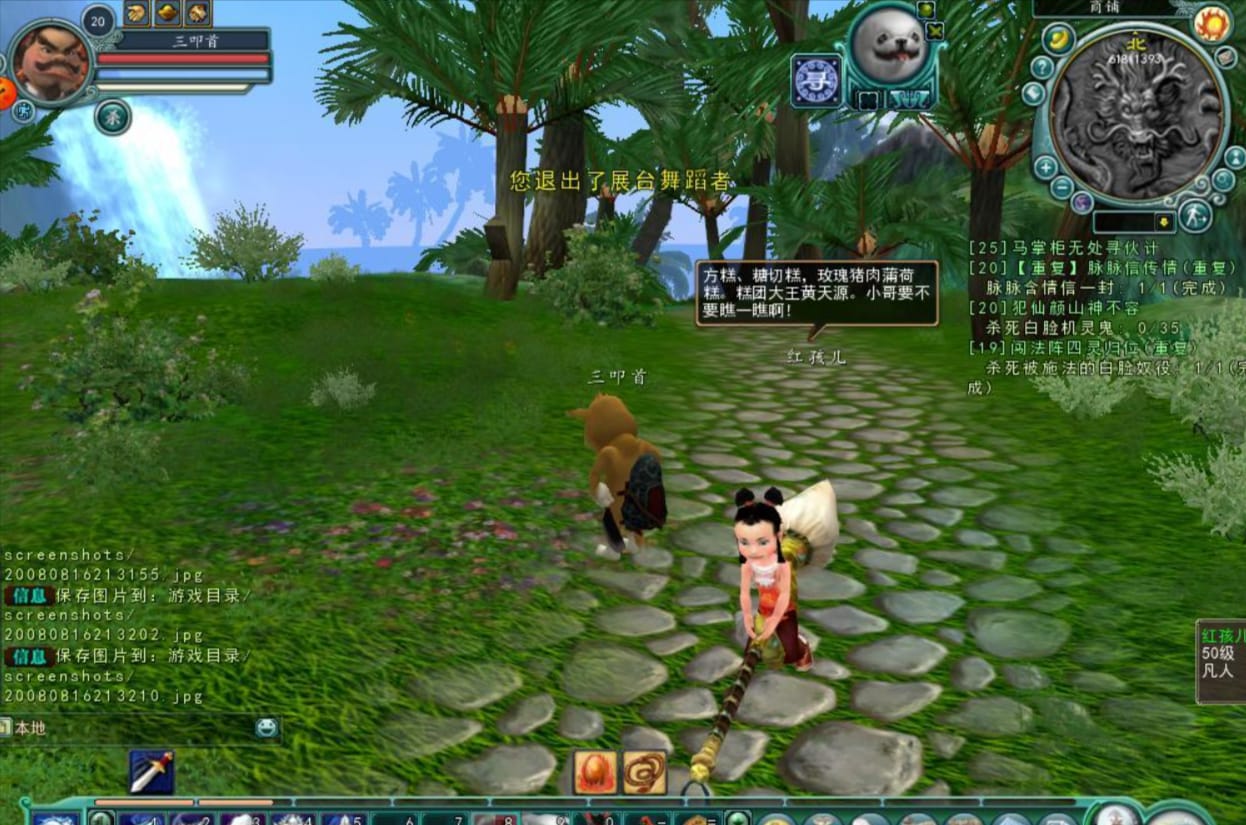Zoom in the minimap with plus button
Screen dimensions: 1246x825
pos(1045,167)
